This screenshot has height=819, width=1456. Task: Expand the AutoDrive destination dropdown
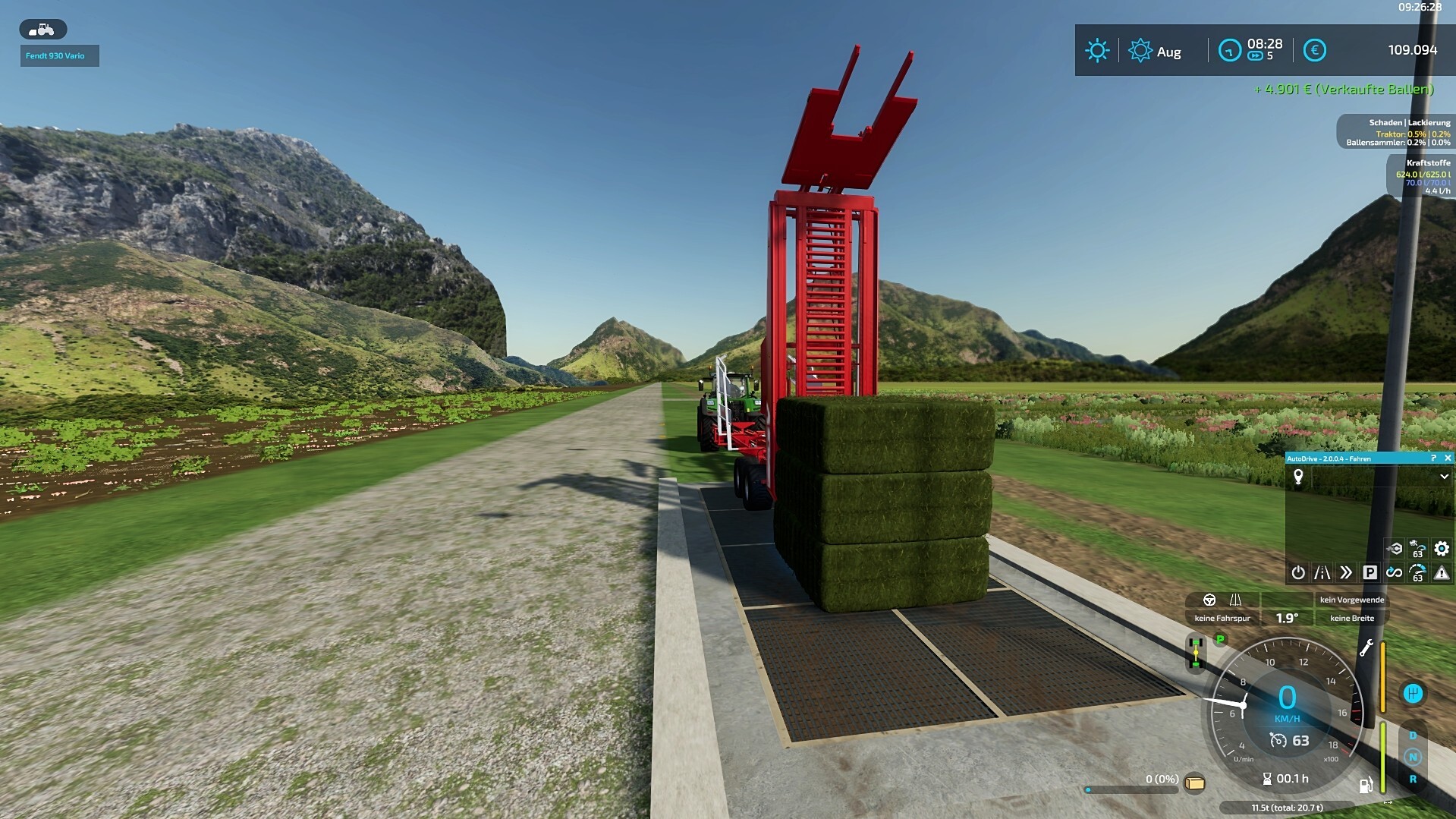click(1444, 477)
